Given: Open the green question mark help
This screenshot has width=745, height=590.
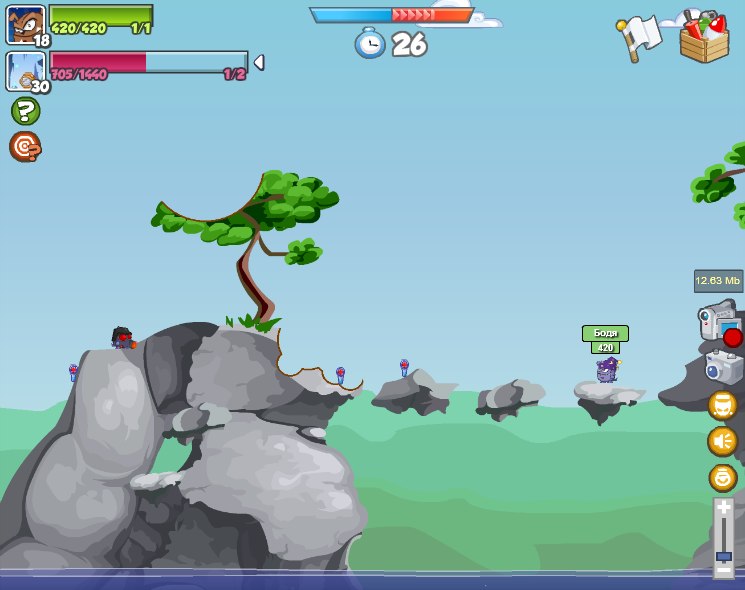Looking at the screenshot, I should click(x=25, y=111).
